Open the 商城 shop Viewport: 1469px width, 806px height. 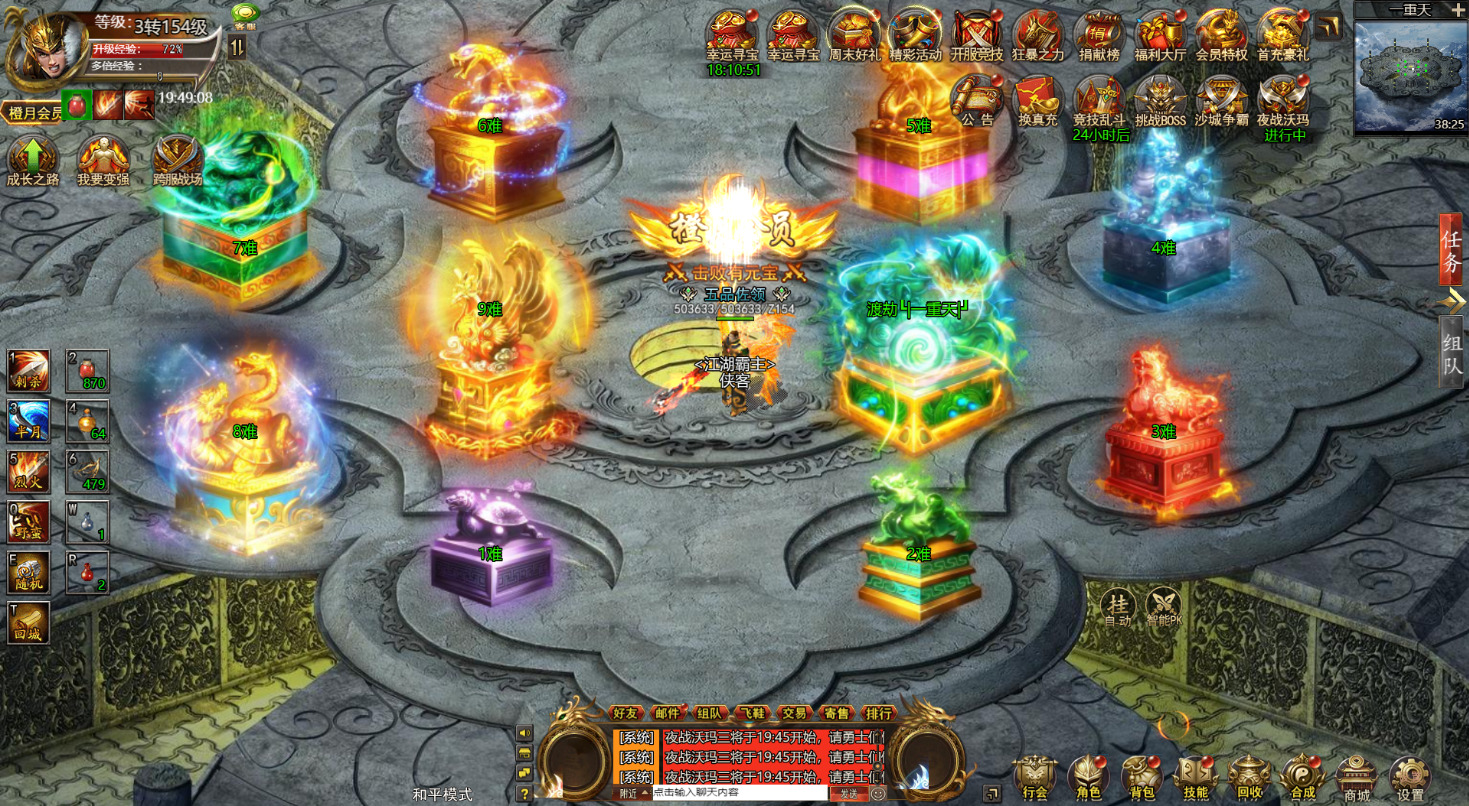[1357, 777]
